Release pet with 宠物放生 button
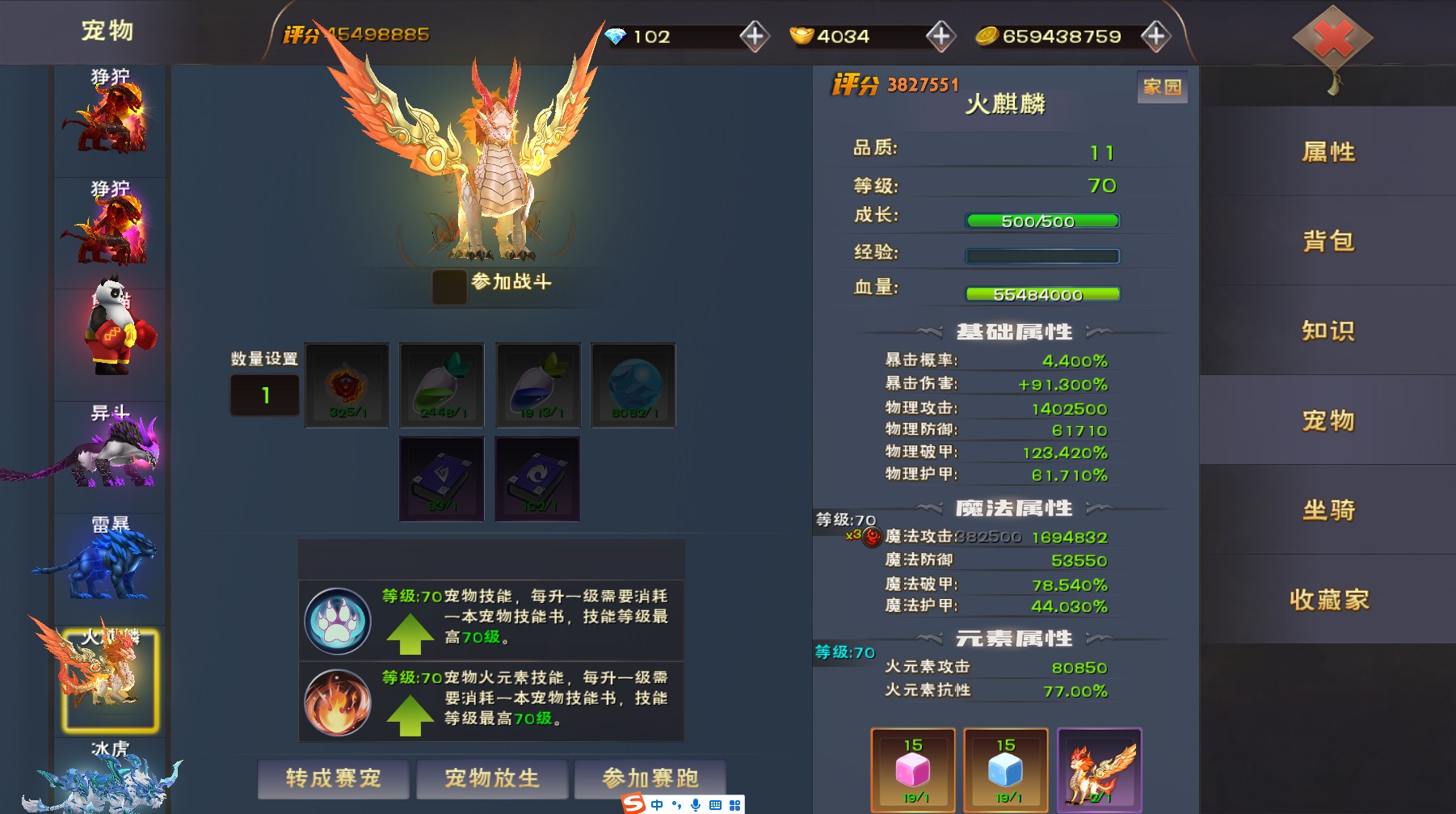Viewport: 1456px width, 814px height. pyautogui.click(x=491, y=778)
